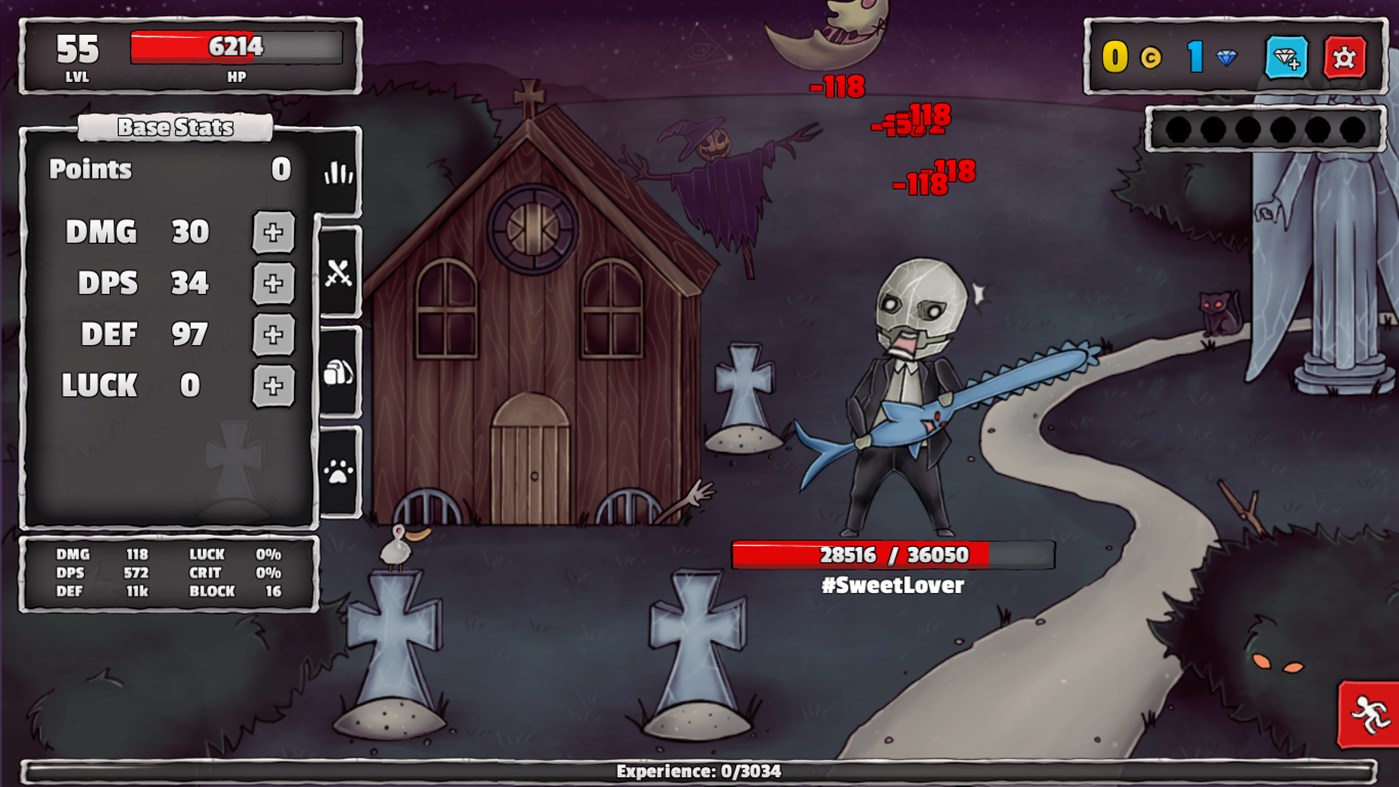This screenshot has height=787, width=1399.
Task: Click the Experience 0/3034 progress bar
Action: (699, 773)
